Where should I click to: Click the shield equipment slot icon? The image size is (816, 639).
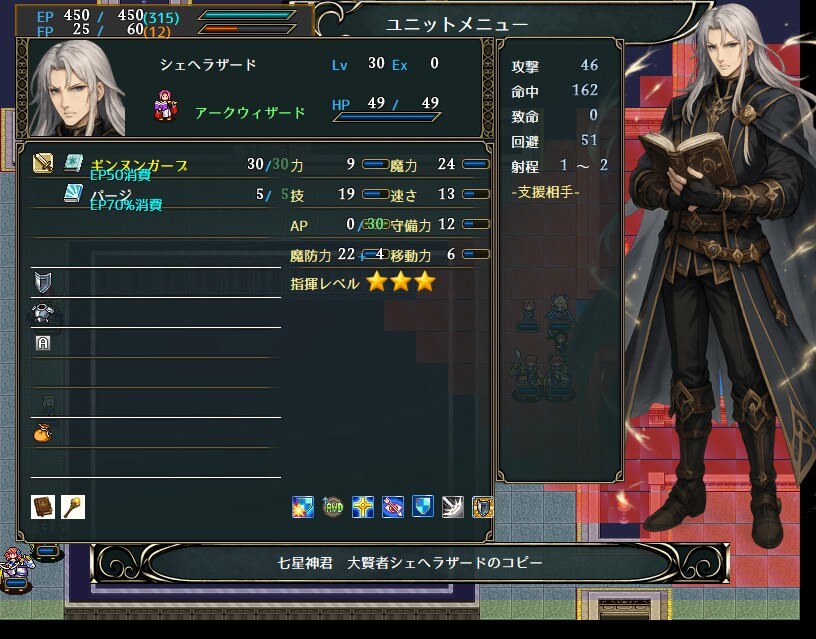pyautogui.click(x=42, y=281)
